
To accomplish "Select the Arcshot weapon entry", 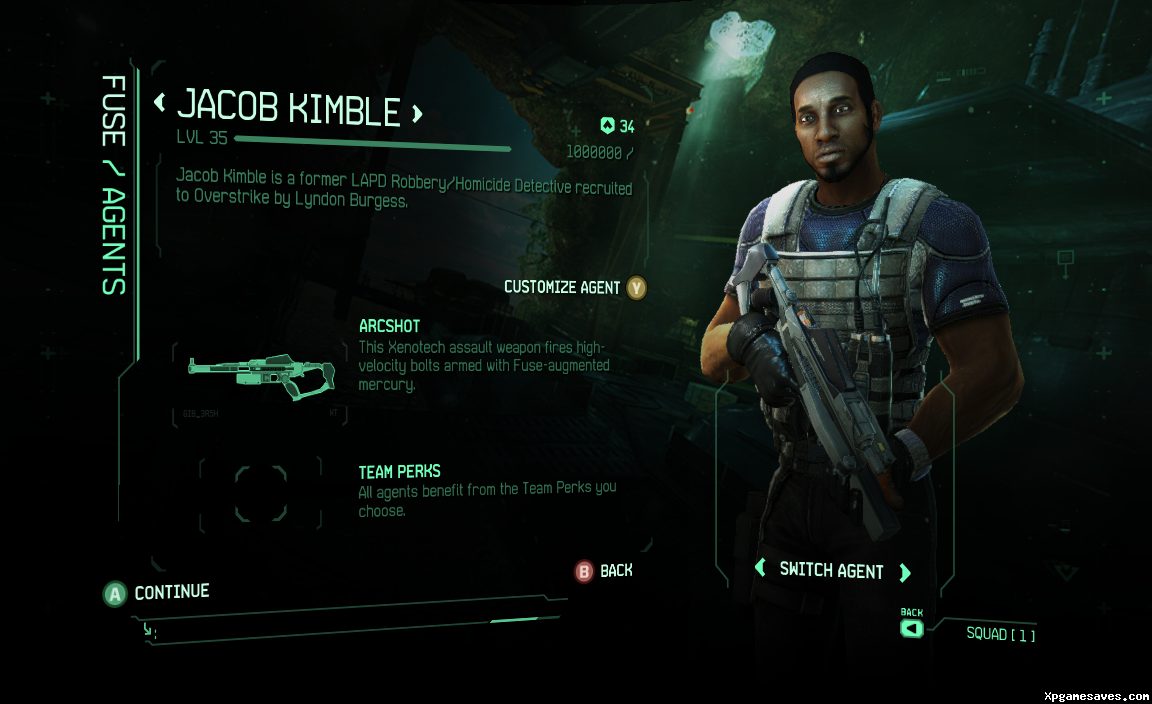I will (x=389, y=326).
